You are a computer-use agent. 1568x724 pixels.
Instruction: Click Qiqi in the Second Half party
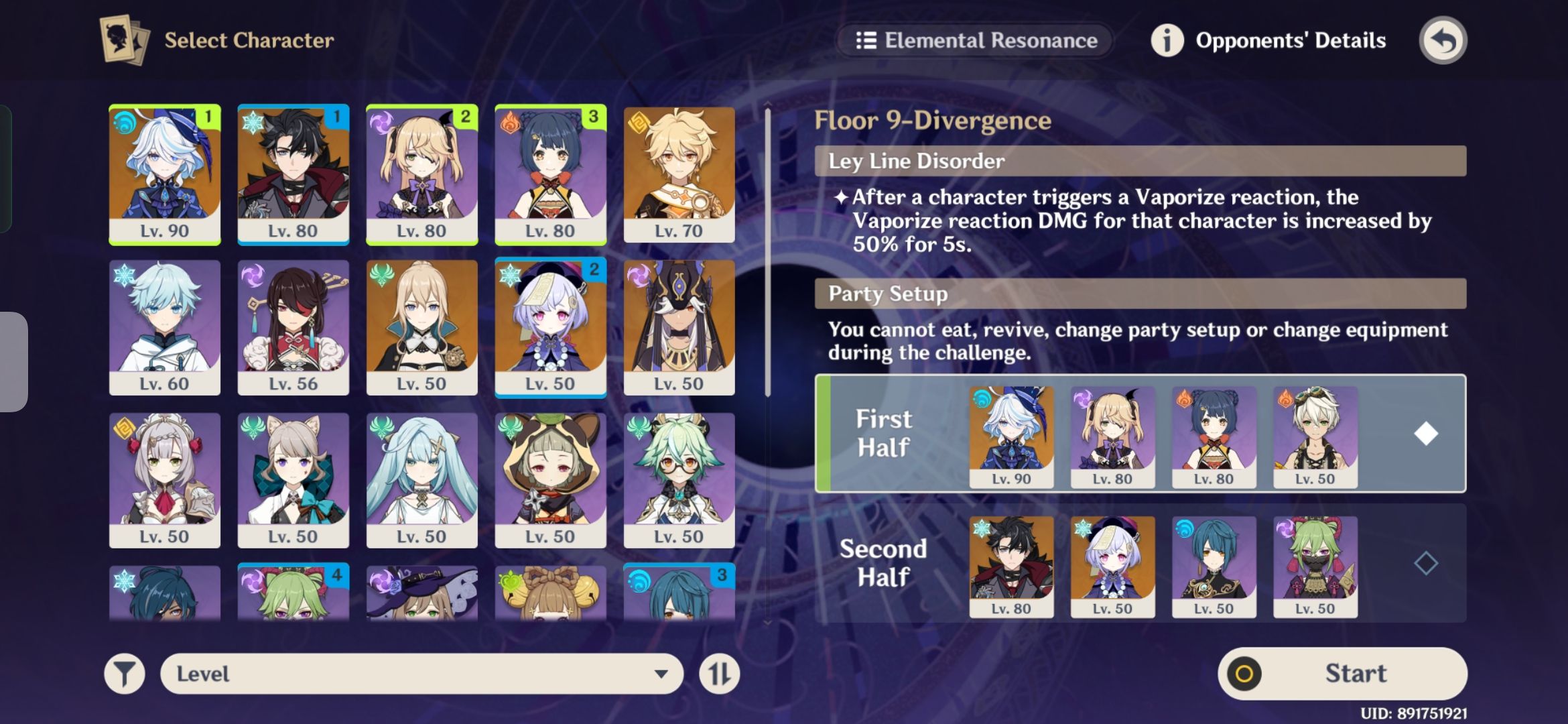pos(1112,566)
